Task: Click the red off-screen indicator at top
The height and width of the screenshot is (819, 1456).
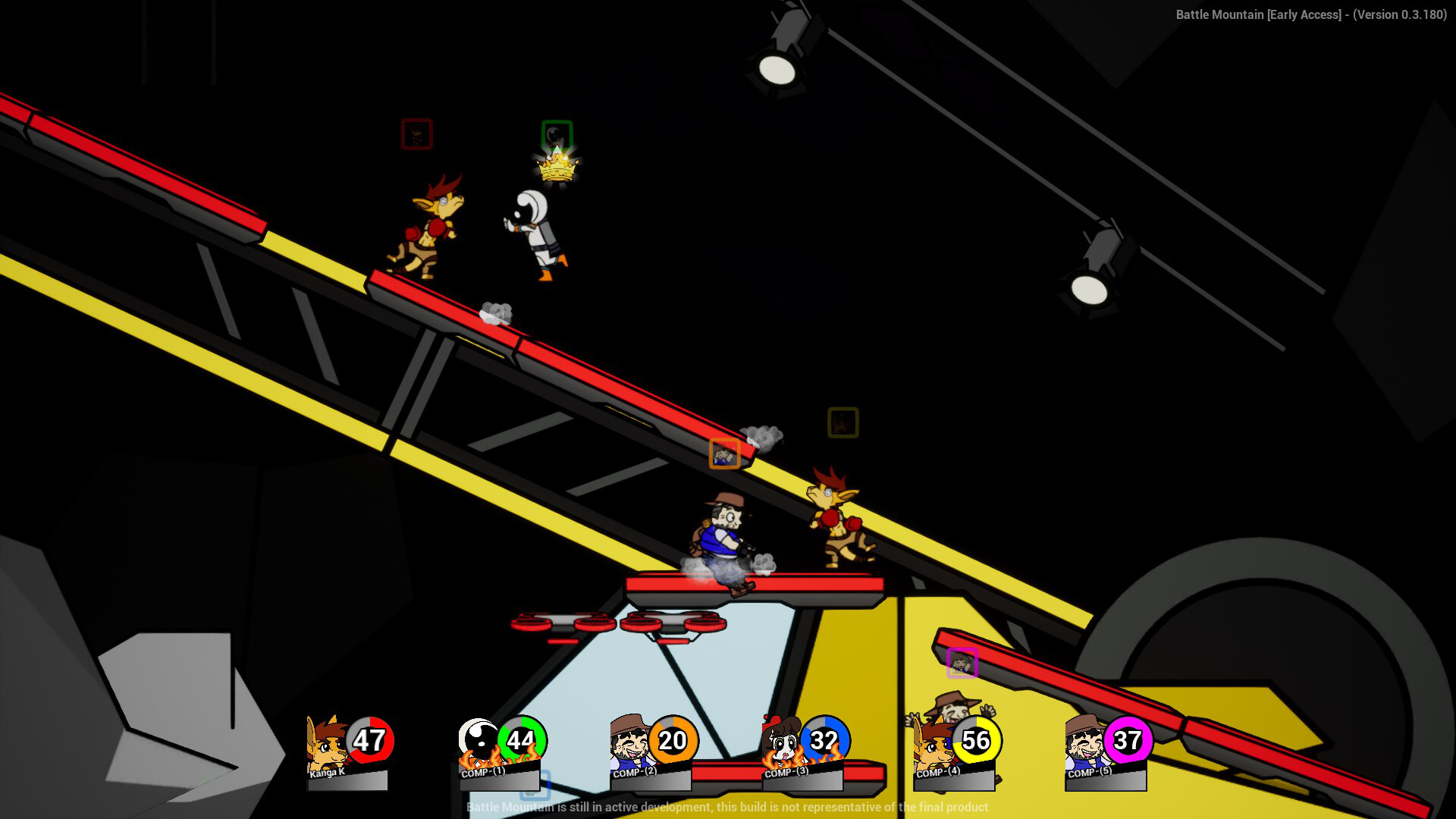Action: pos(416,133)
